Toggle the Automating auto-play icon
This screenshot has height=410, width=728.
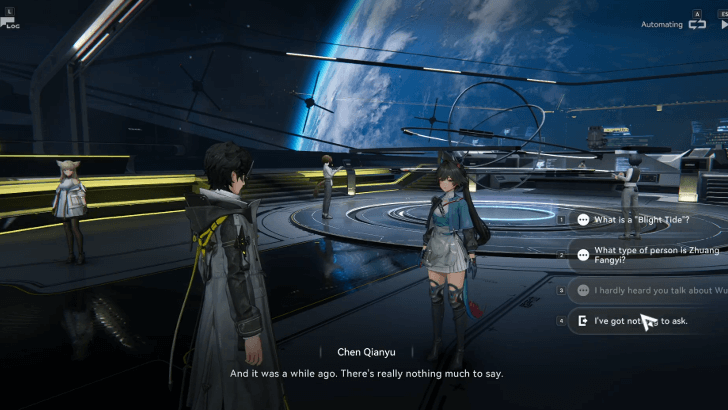tap(697, 24)
